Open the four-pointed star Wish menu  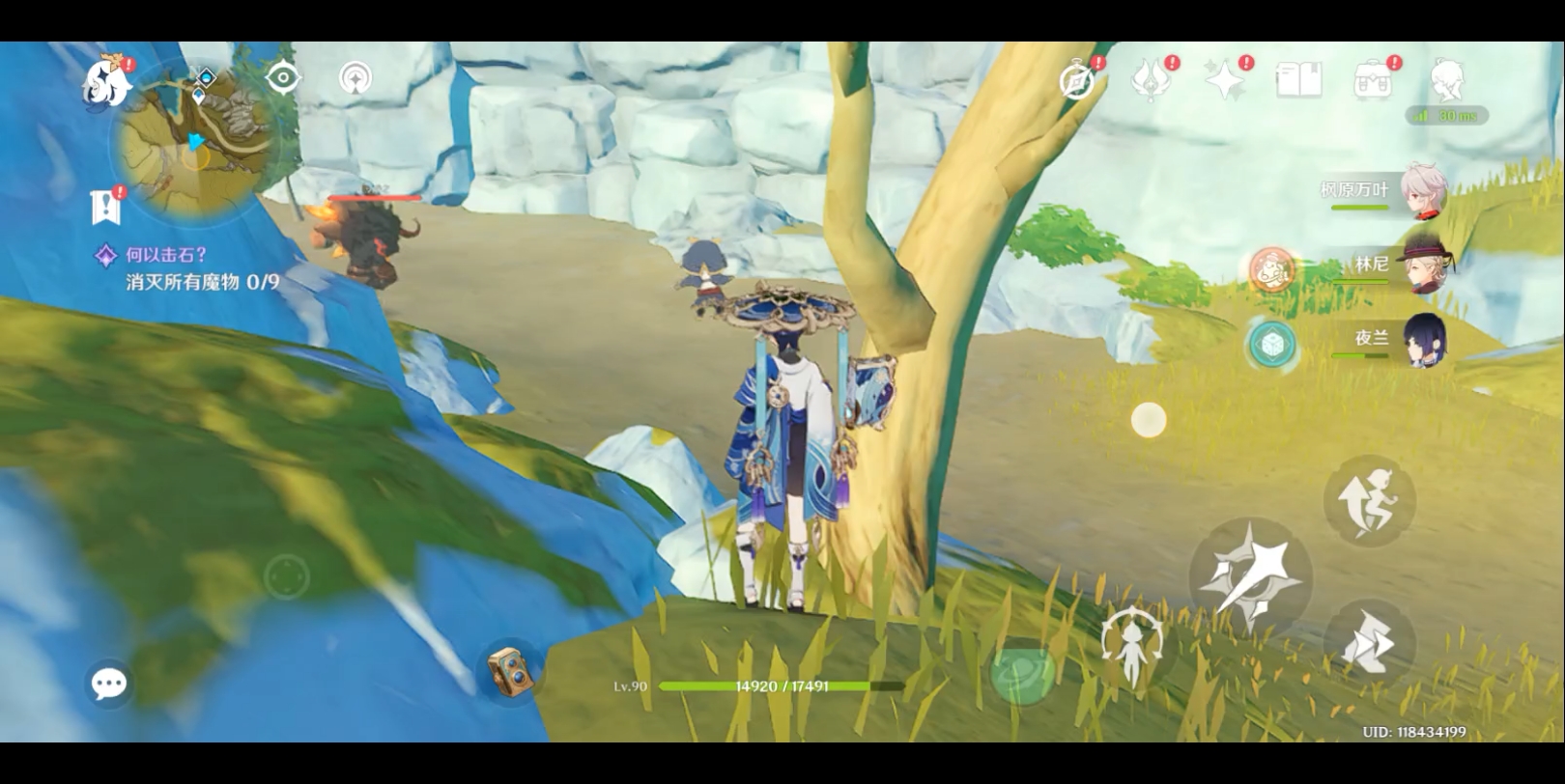pos(1225,79)
